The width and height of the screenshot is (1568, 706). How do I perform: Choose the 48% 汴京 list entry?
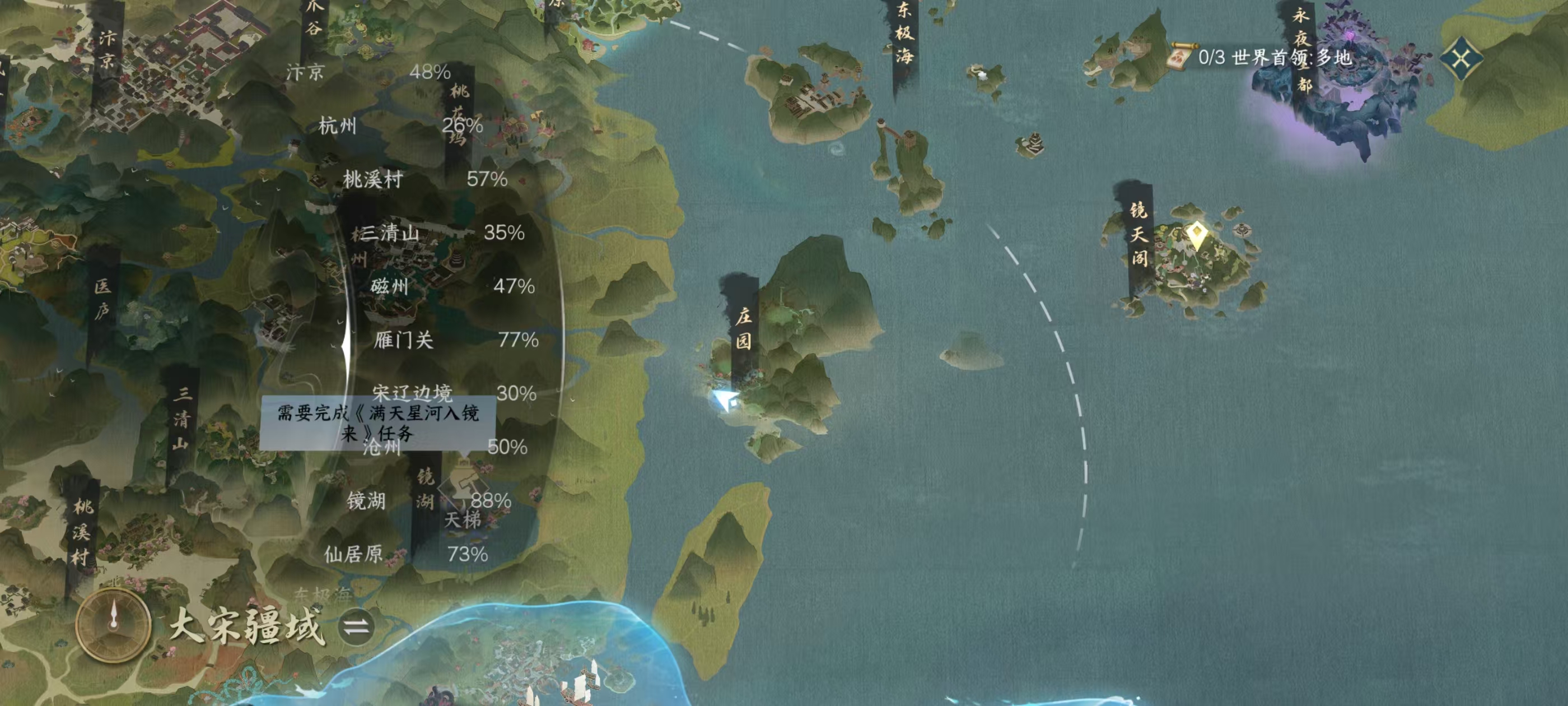(x=368, y=72)
